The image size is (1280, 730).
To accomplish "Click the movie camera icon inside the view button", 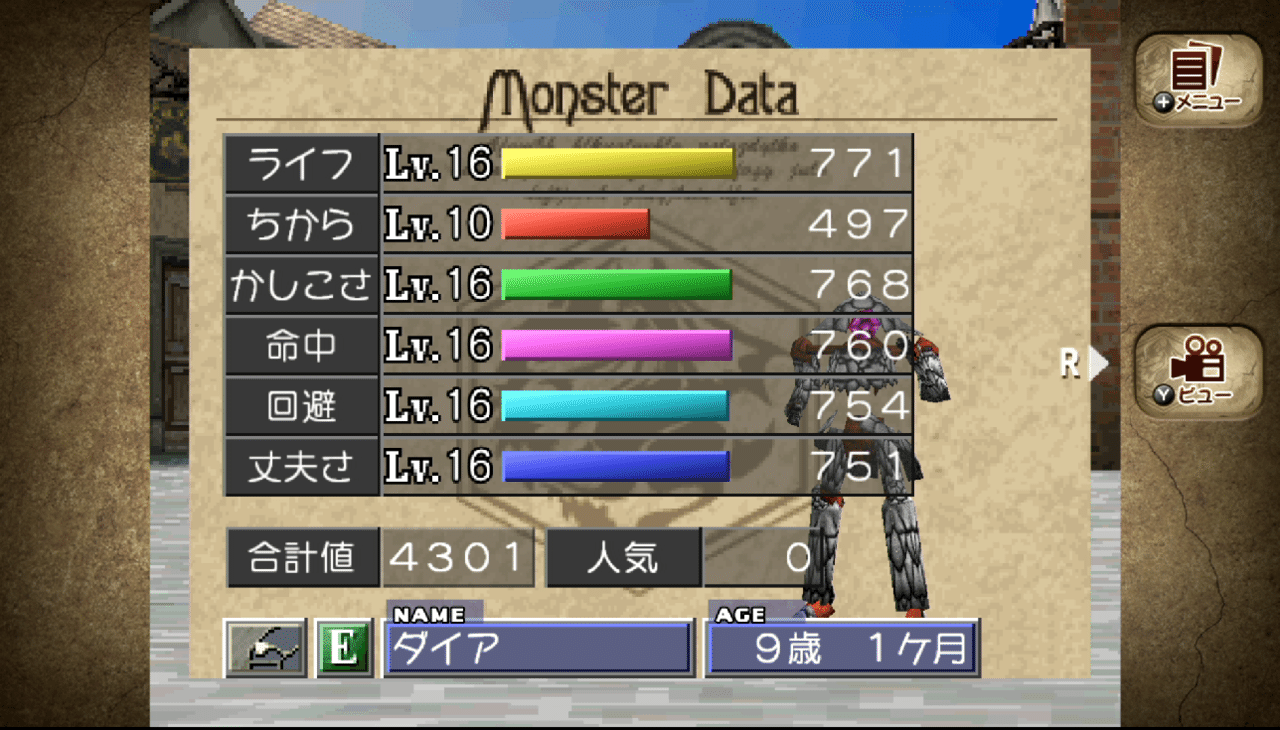I will (1199, 360).
